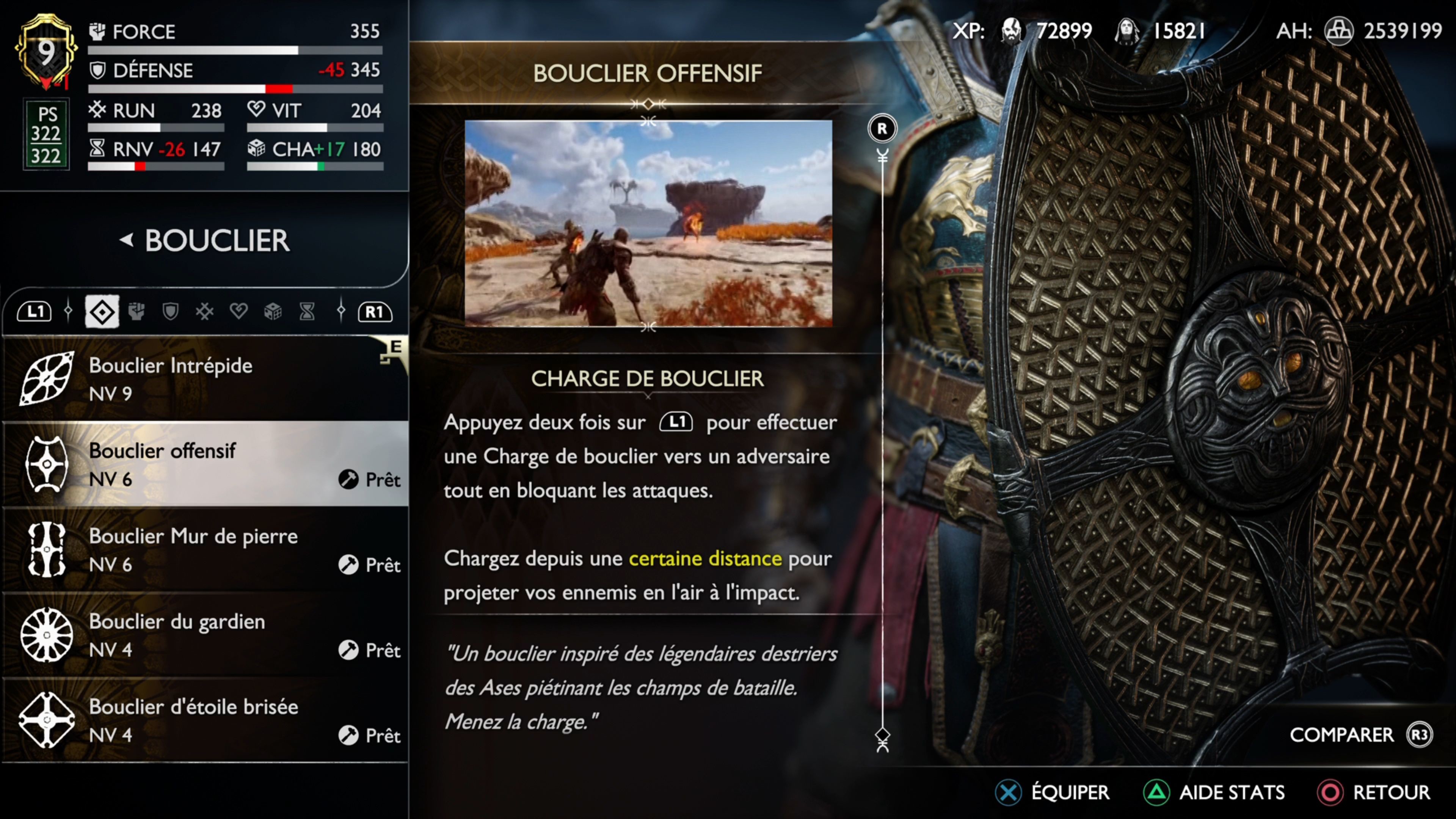Select the fist Strength sort icon
The height and width of the screenshot is (819, 1456).
136,311
